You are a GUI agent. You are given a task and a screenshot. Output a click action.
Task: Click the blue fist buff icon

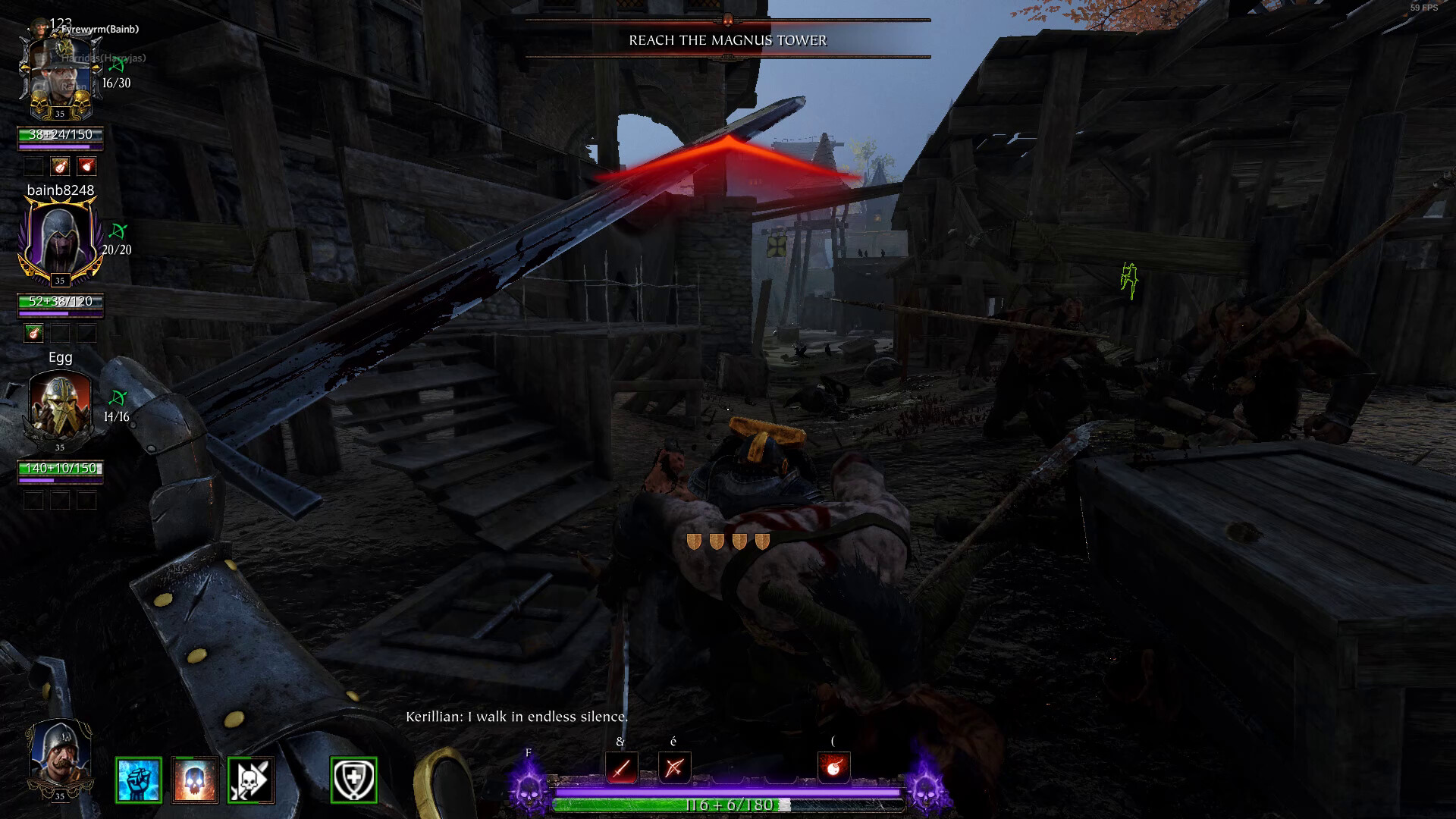(x=139, y=780)
